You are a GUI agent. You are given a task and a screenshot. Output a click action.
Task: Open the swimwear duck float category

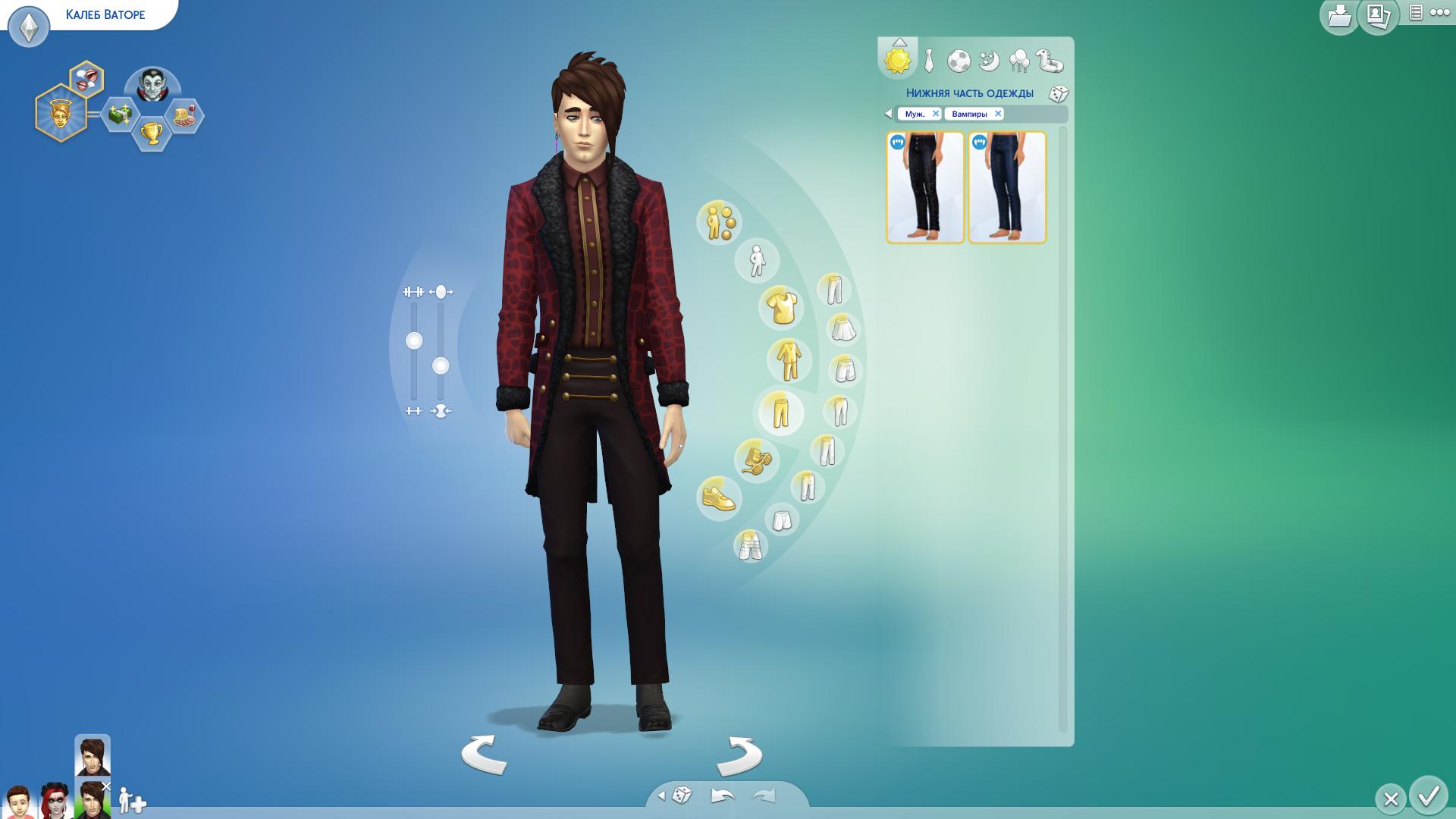[x=1050, y=61]
